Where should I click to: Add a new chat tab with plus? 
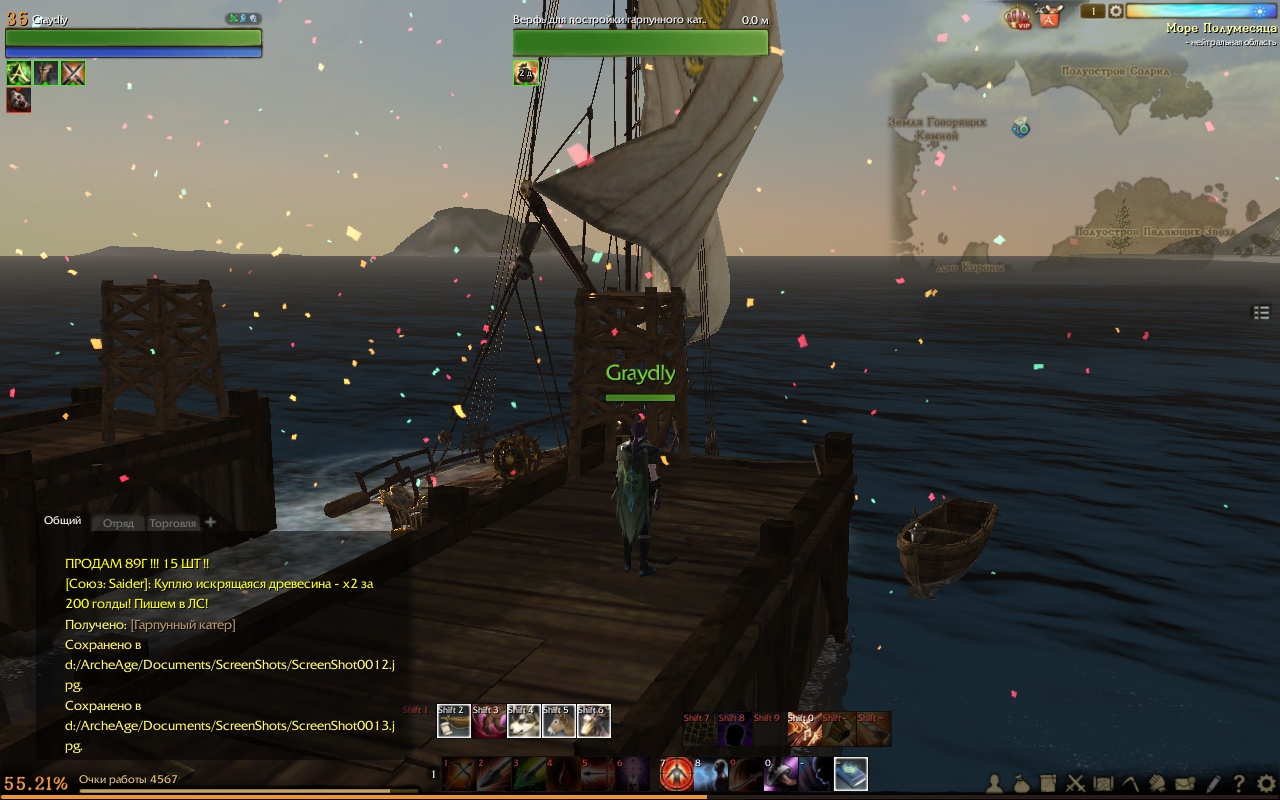click(210, 522)
